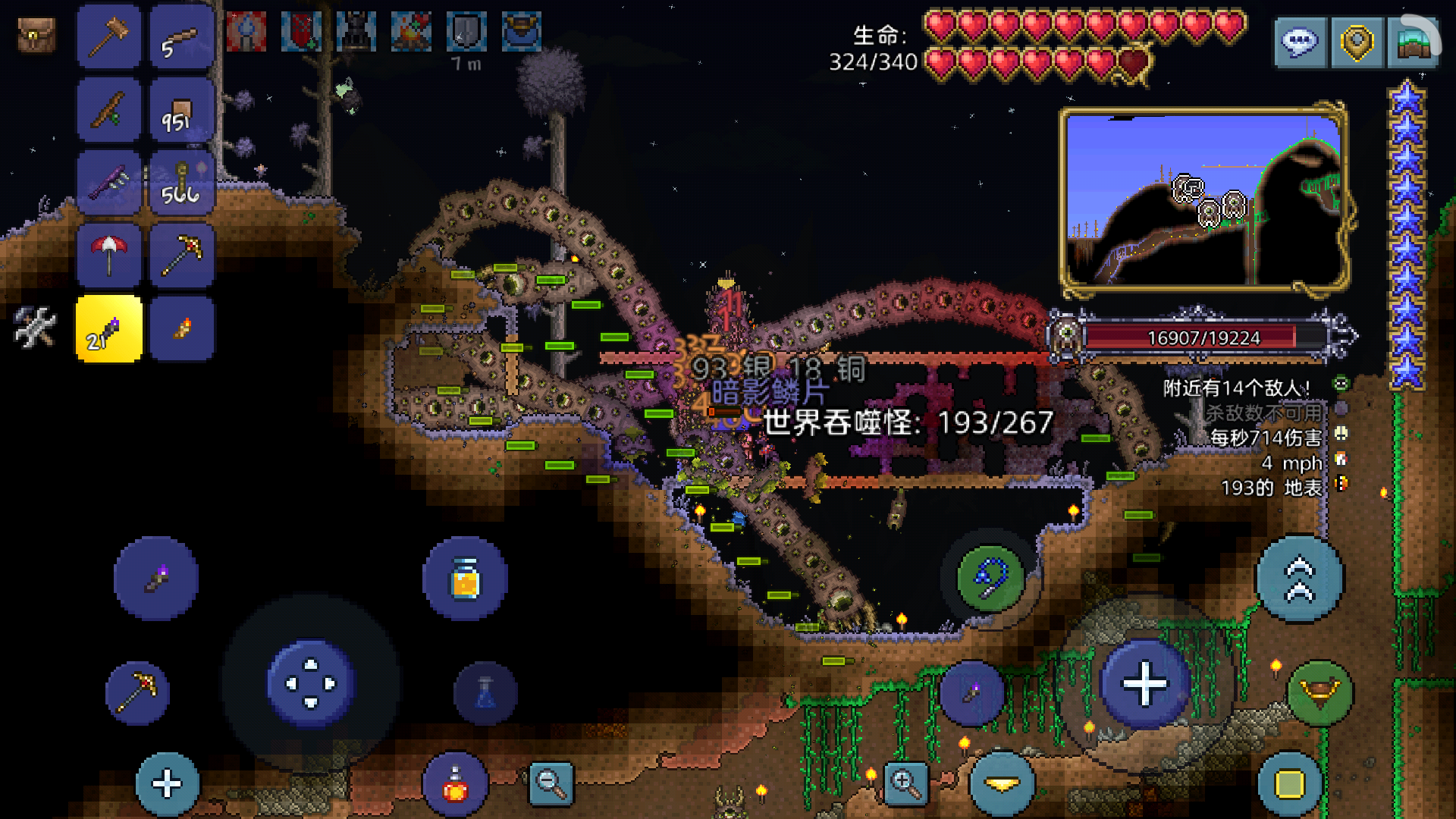
Task: Fire the grappling hook button
Action: [x=990, y=579]
